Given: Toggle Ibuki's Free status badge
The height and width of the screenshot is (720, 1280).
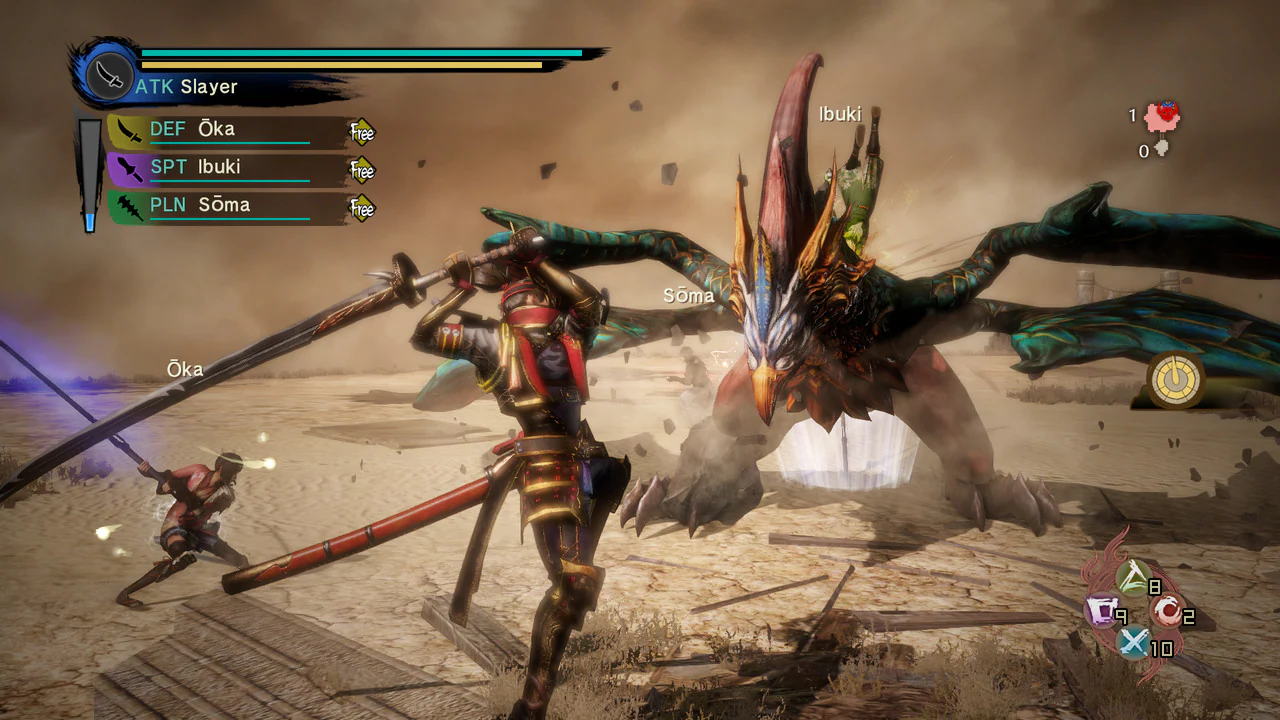Looking at the screenshot, I should pyautogui.click(x=360, y=171).
